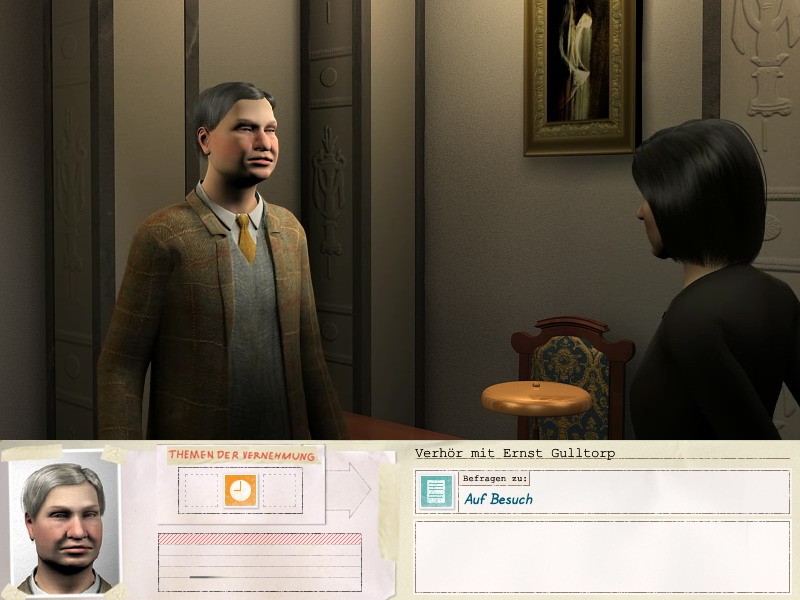Ask about "Auf Besuch"

coord(498,499)
